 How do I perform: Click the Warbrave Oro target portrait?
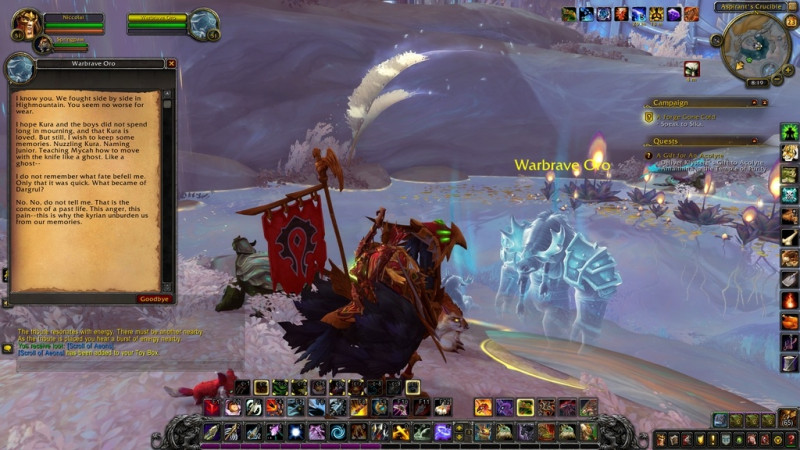(x=205, y=22)
